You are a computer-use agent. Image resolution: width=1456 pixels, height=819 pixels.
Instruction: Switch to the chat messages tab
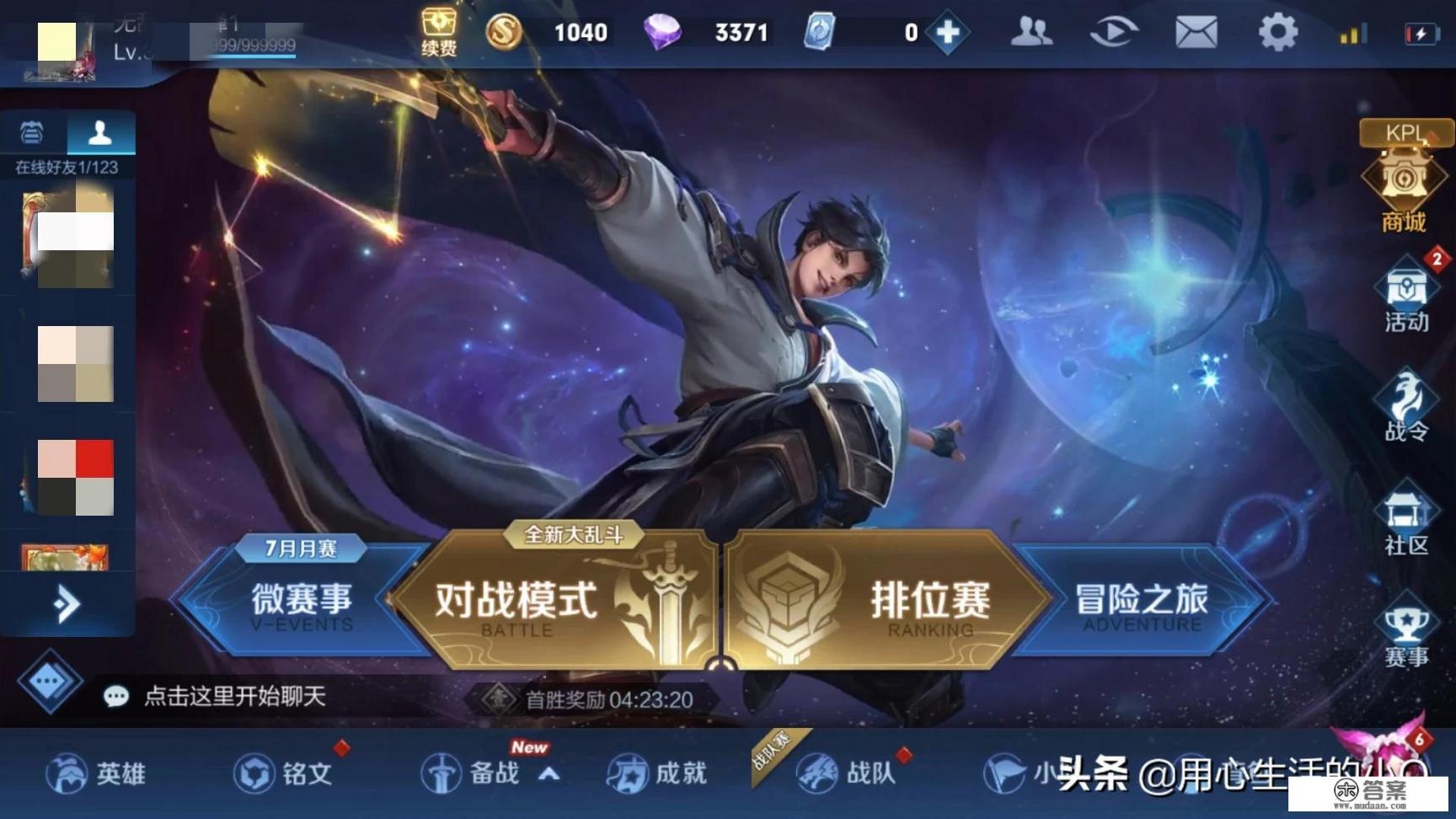[x=32, y=132]
